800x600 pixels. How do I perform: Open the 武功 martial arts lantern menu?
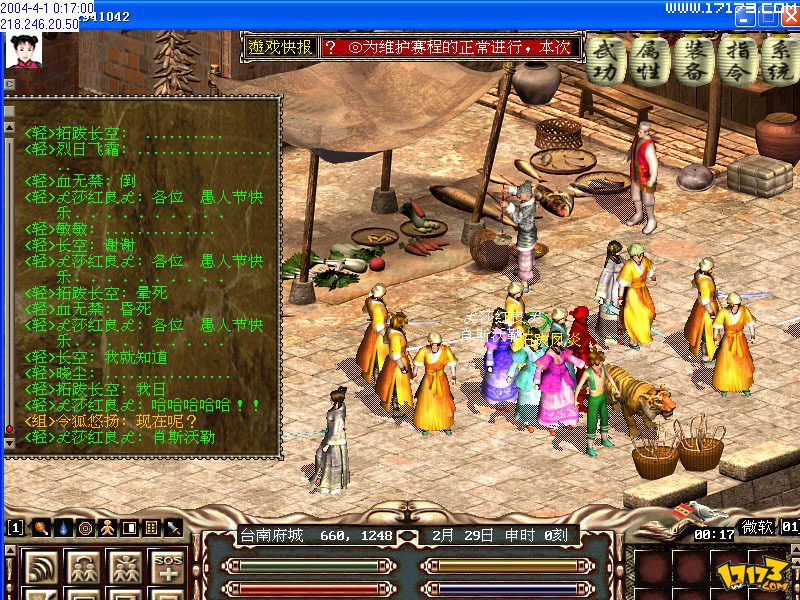coord(604,59)
